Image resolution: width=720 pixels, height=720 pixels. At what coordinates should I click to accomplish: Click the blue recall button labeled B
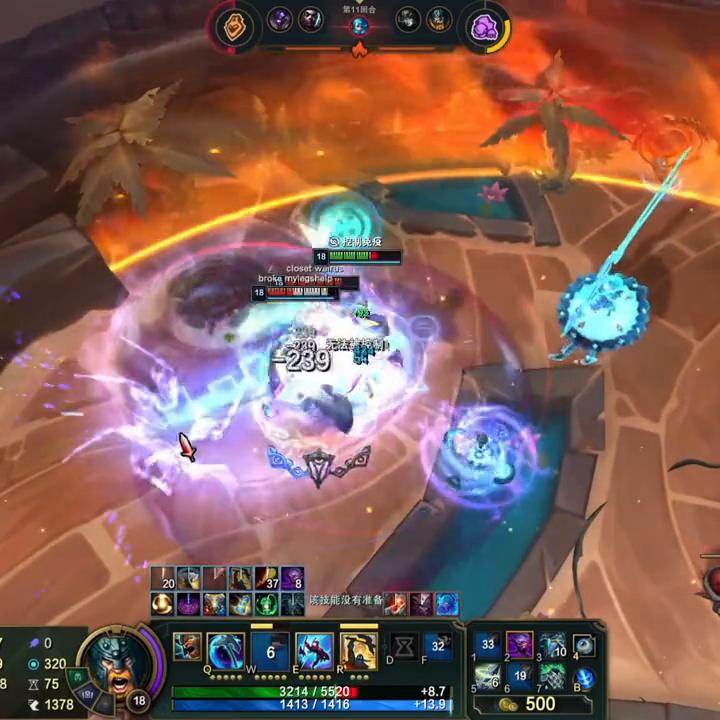point(585,677)
